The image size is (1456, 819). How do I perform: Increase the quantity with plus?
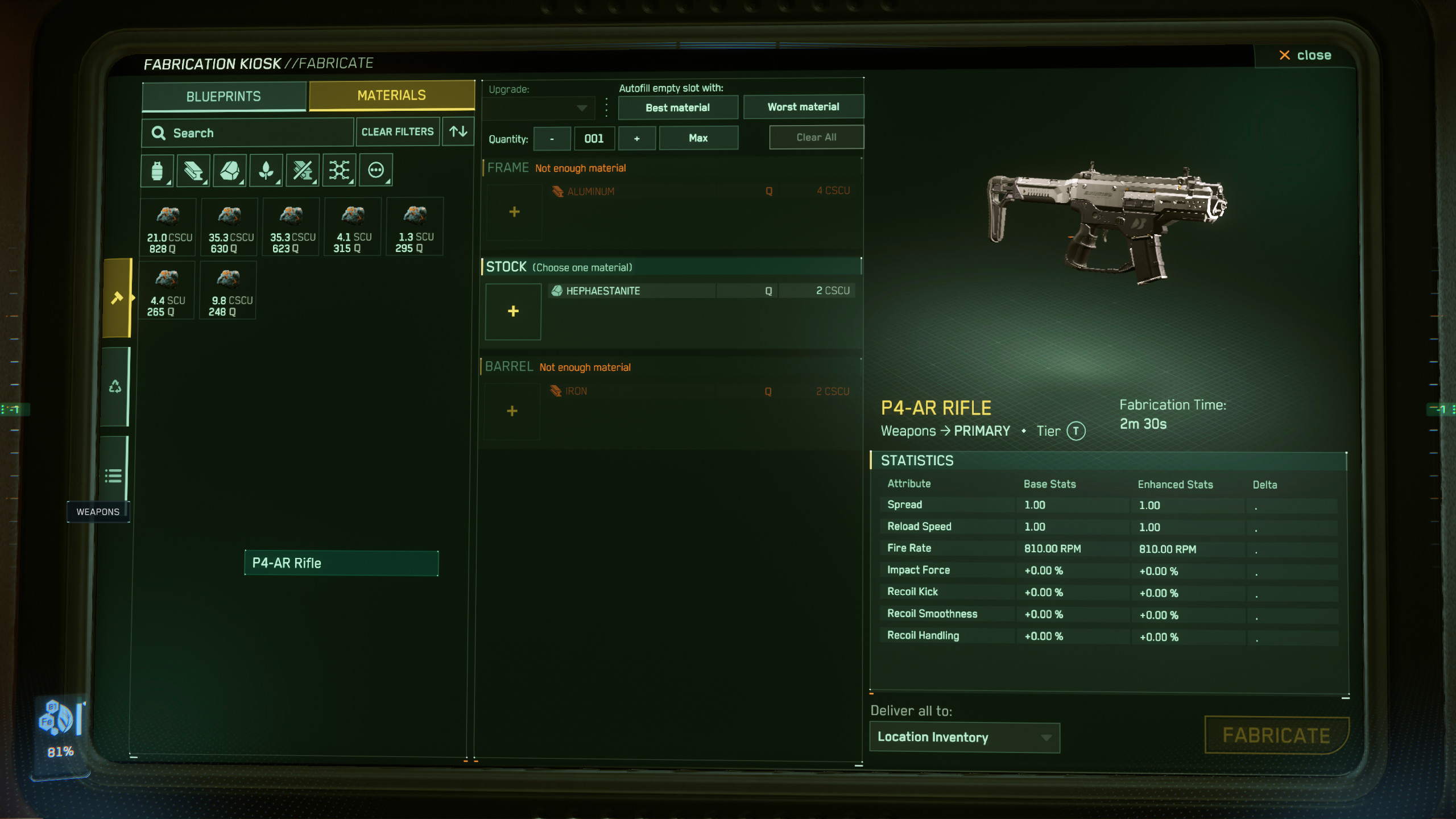tap(636, 139)
